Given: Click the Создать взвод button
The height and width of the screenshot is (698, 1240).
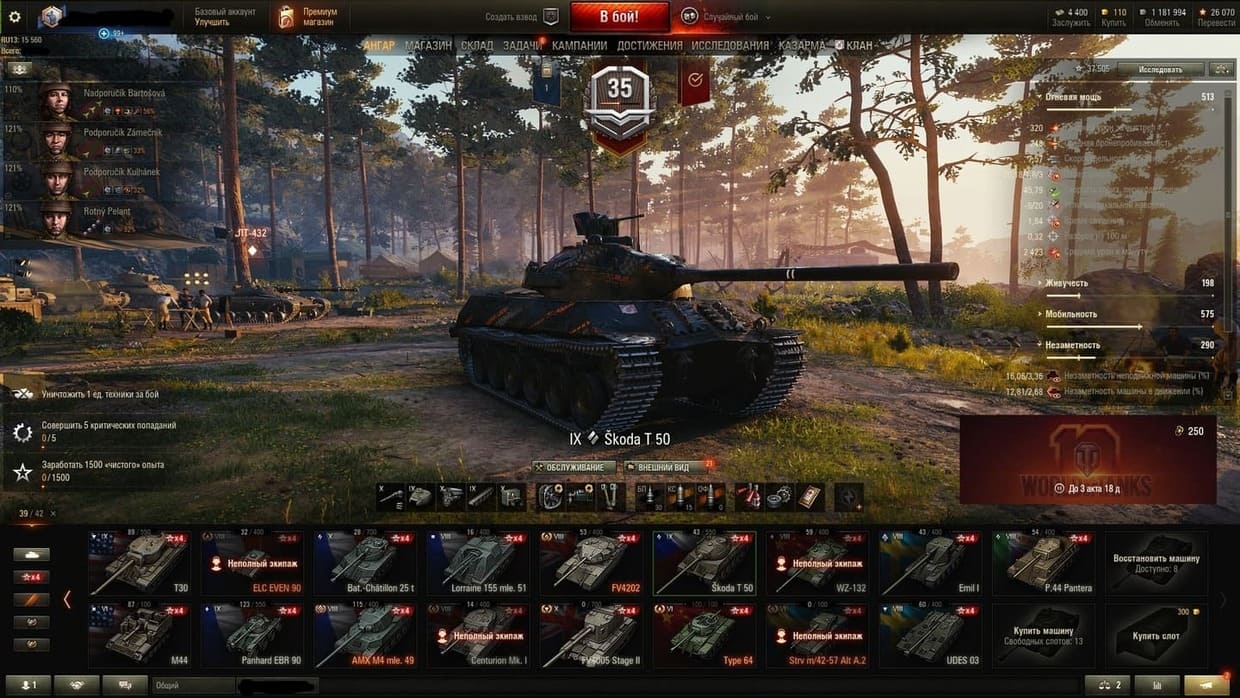Looking at the screenshot, I should pyautogui.click(x=522, y=17).
